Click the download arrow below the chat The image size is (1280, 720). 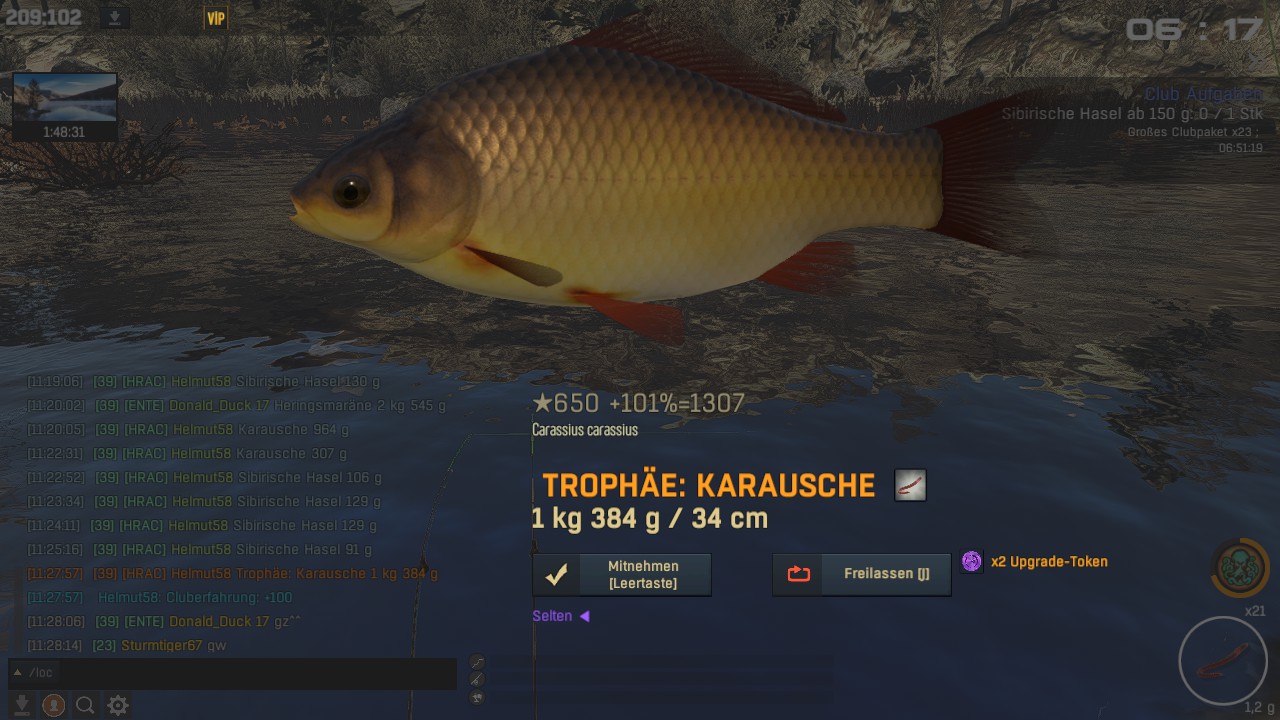point(22,706)
